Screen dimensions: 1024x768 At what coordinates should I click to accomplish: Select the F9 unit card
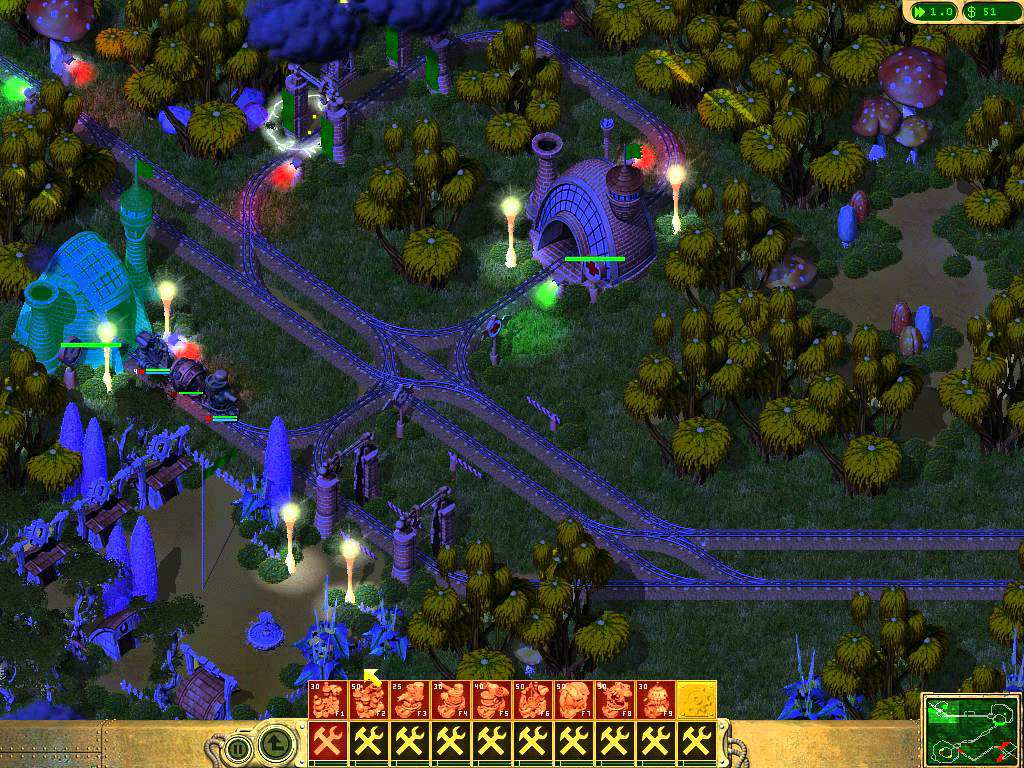(x=655, y=700)
